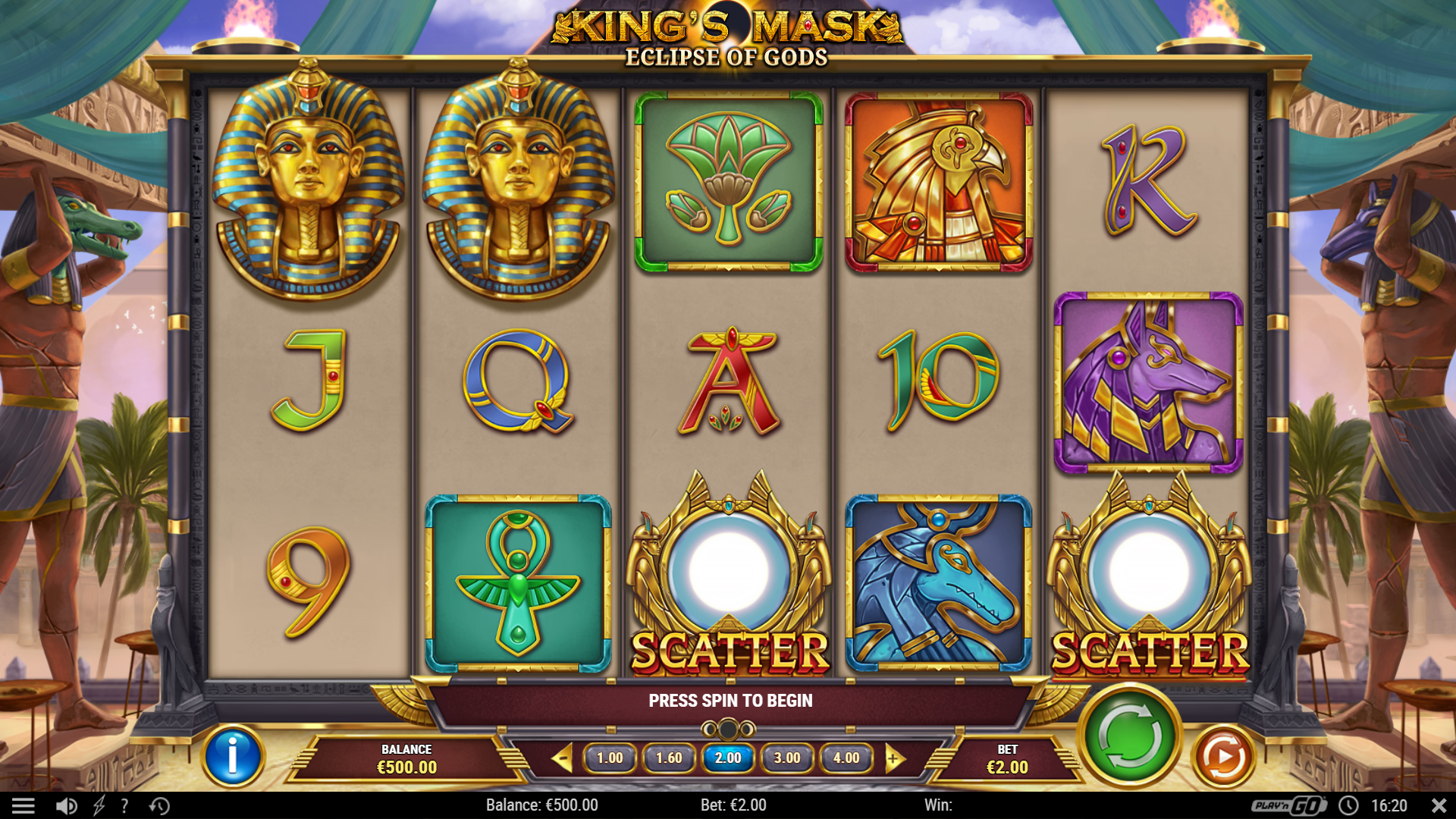
Task: Open the game menu via hamburger icon
Action: [25, 805]
